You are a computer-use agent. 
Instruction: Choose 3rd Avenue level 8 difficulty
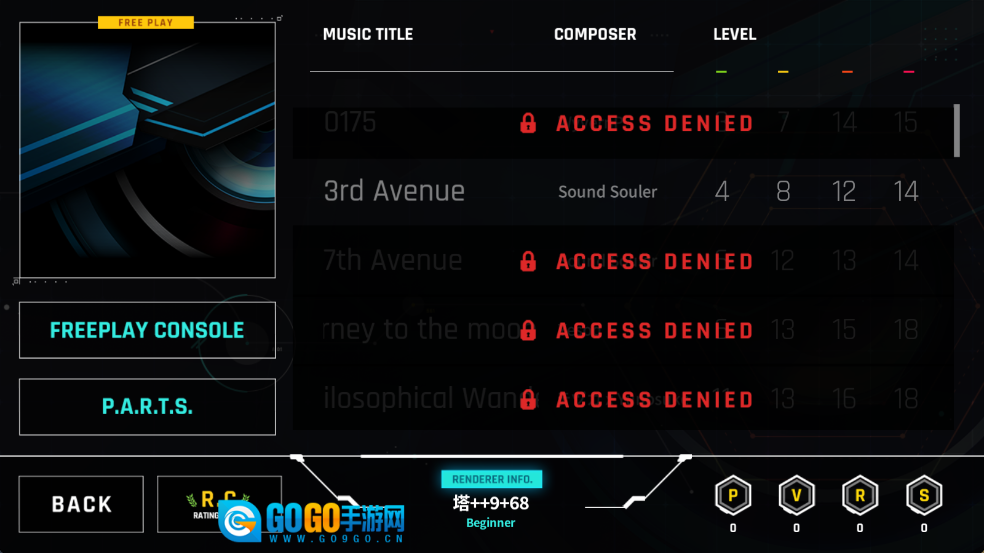783,191
